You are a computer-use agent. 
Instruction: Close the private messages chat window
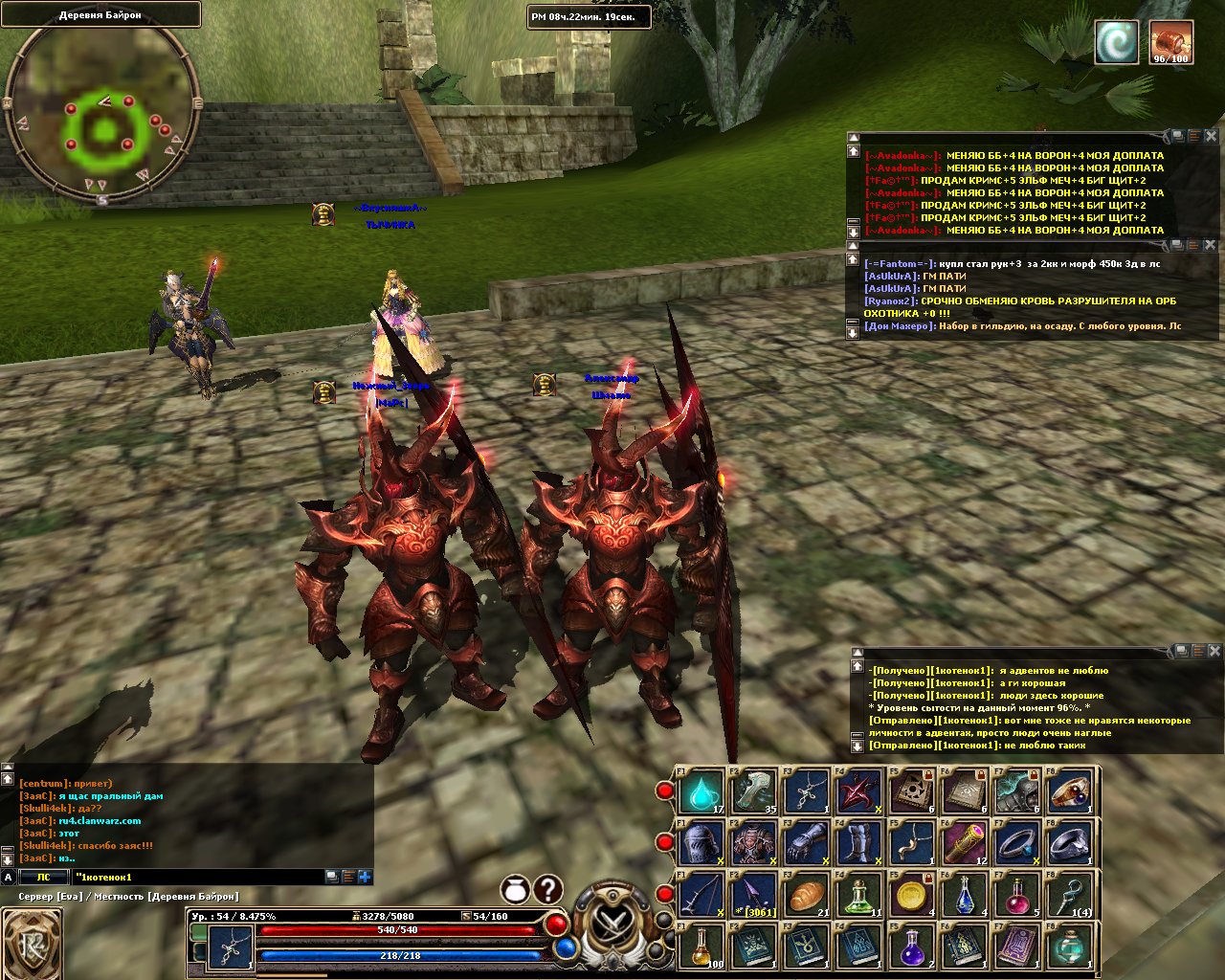point(1214,651)
